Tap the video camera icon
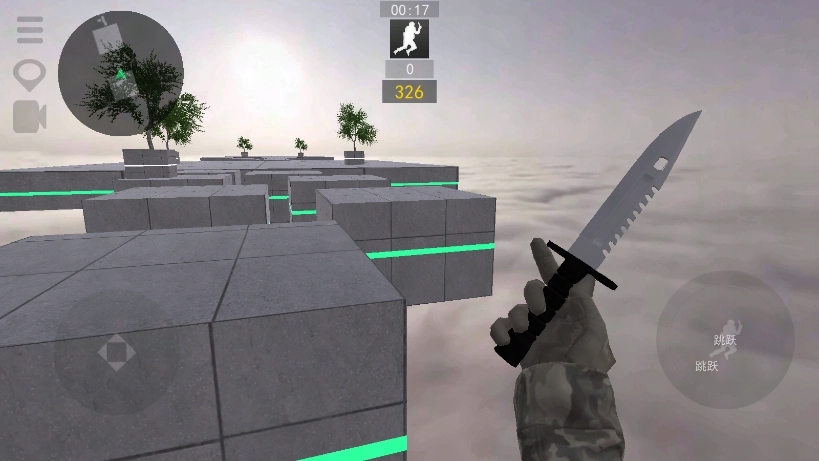The image size is (819, 461). pos(30,116)
